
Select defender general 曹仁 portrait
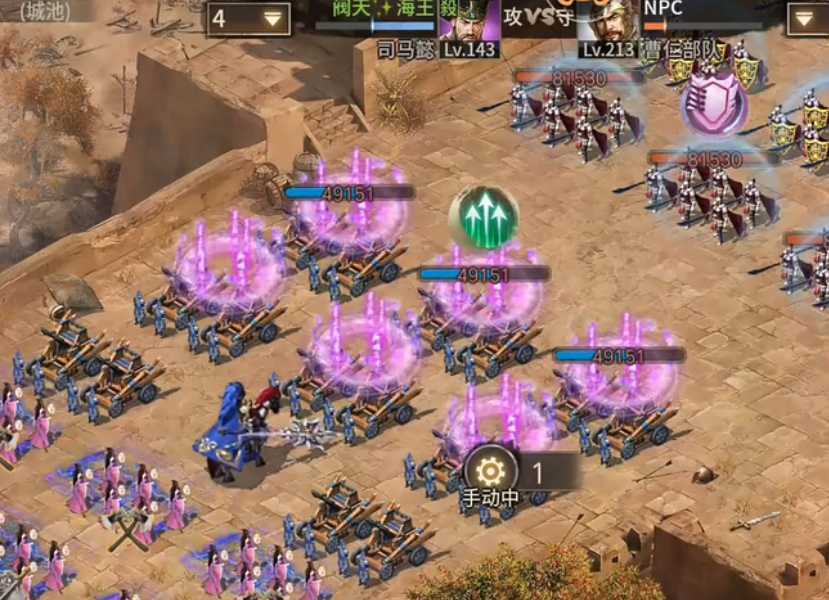pos(607,22)
